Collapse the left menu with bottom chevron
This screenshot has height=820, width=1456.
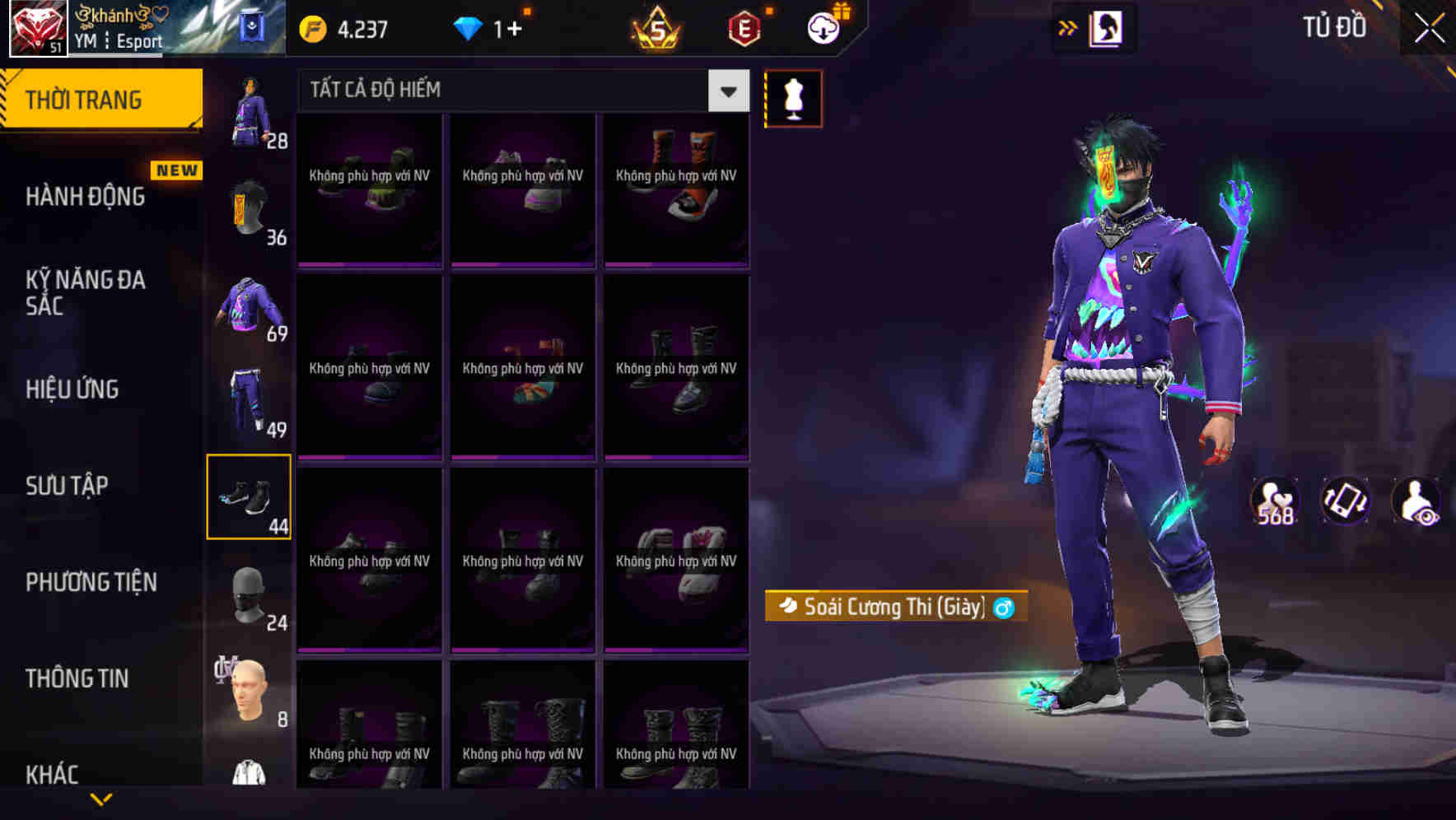(x=101, y=798)
